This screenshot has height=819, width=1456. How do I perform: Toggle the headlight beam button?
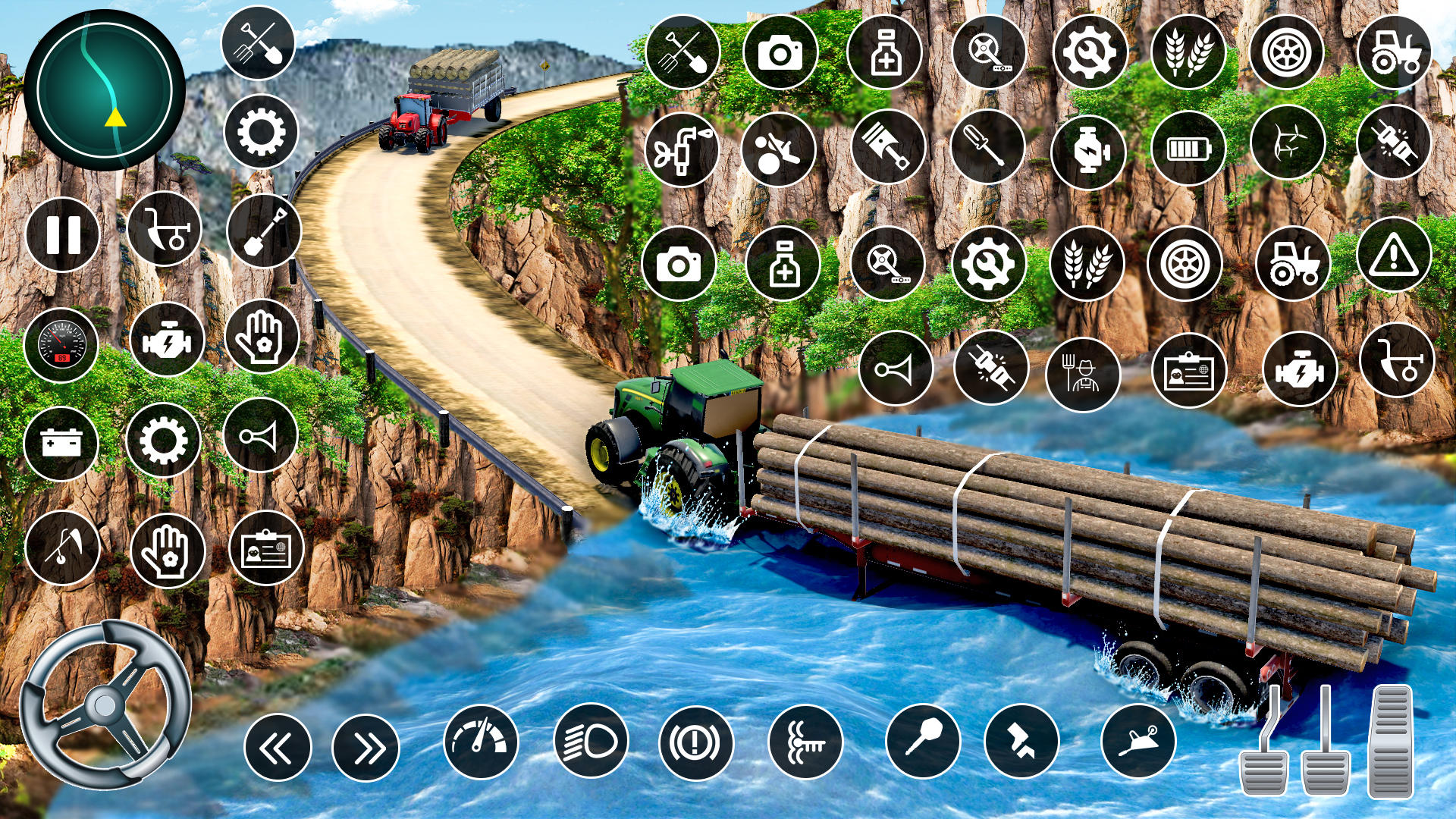pos(591,742)
